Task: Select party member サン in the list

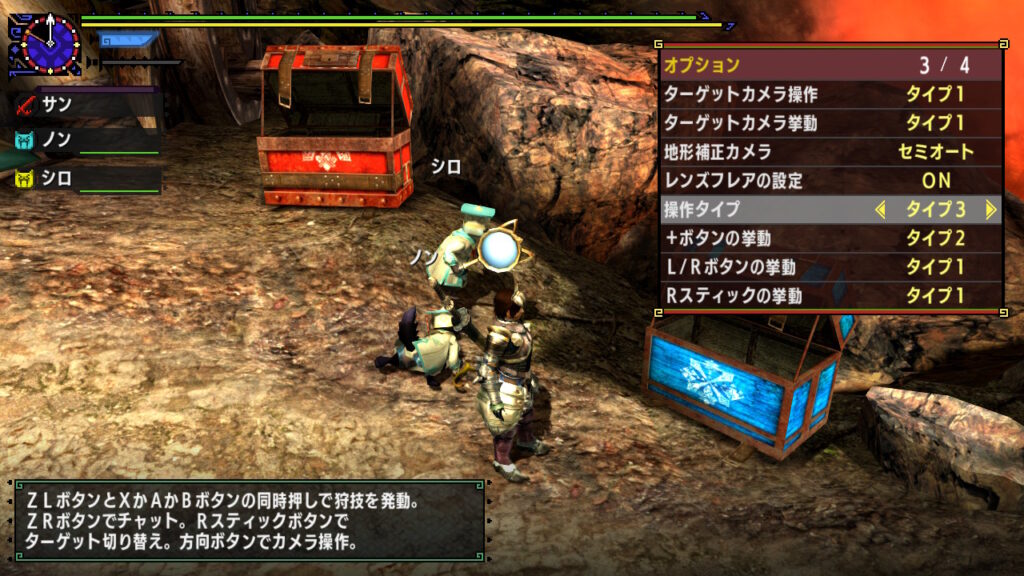Action: pos(86,103)
